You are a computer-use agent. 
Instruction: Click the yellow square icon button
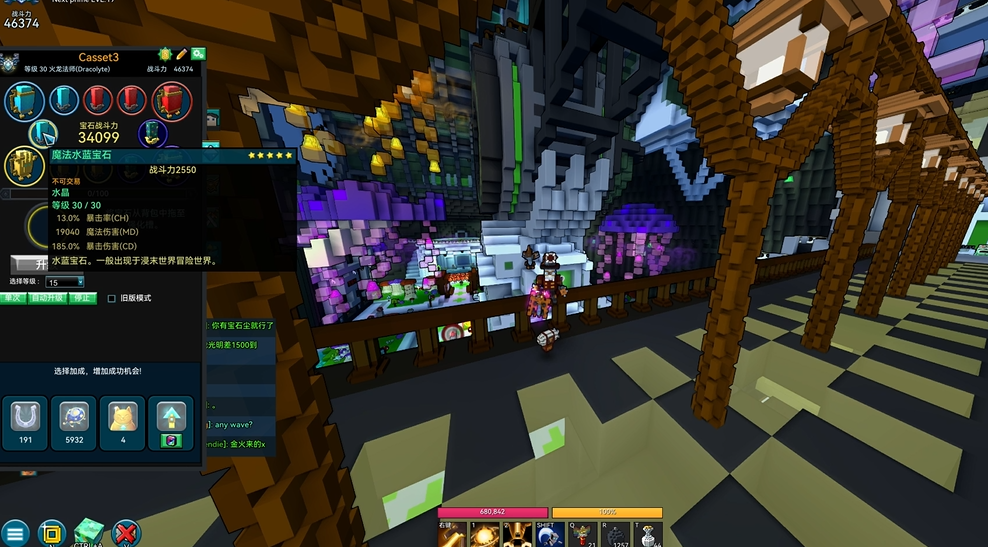pos(52,533)
